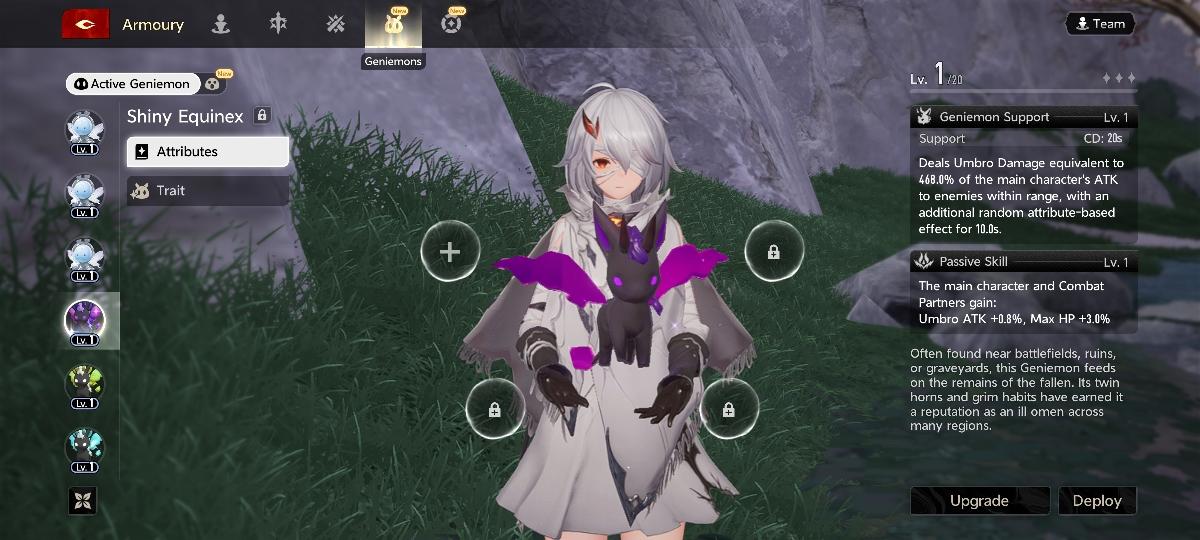Select the highlighted Geniemons tab
1200x540 pixels.
[393, 24]
